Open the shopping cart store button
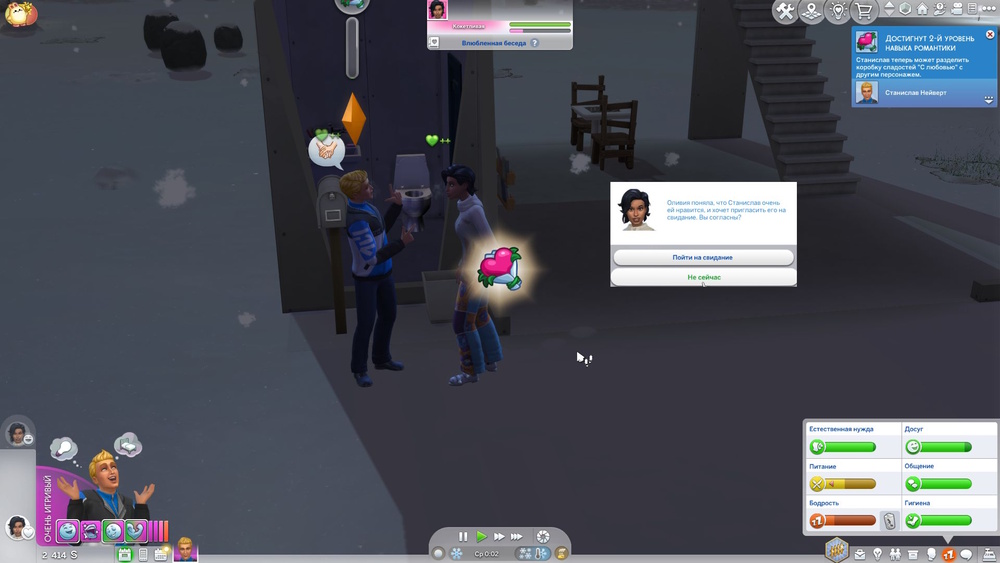The height and width of the screenshot is (563, 1000). tap(863, 11)
